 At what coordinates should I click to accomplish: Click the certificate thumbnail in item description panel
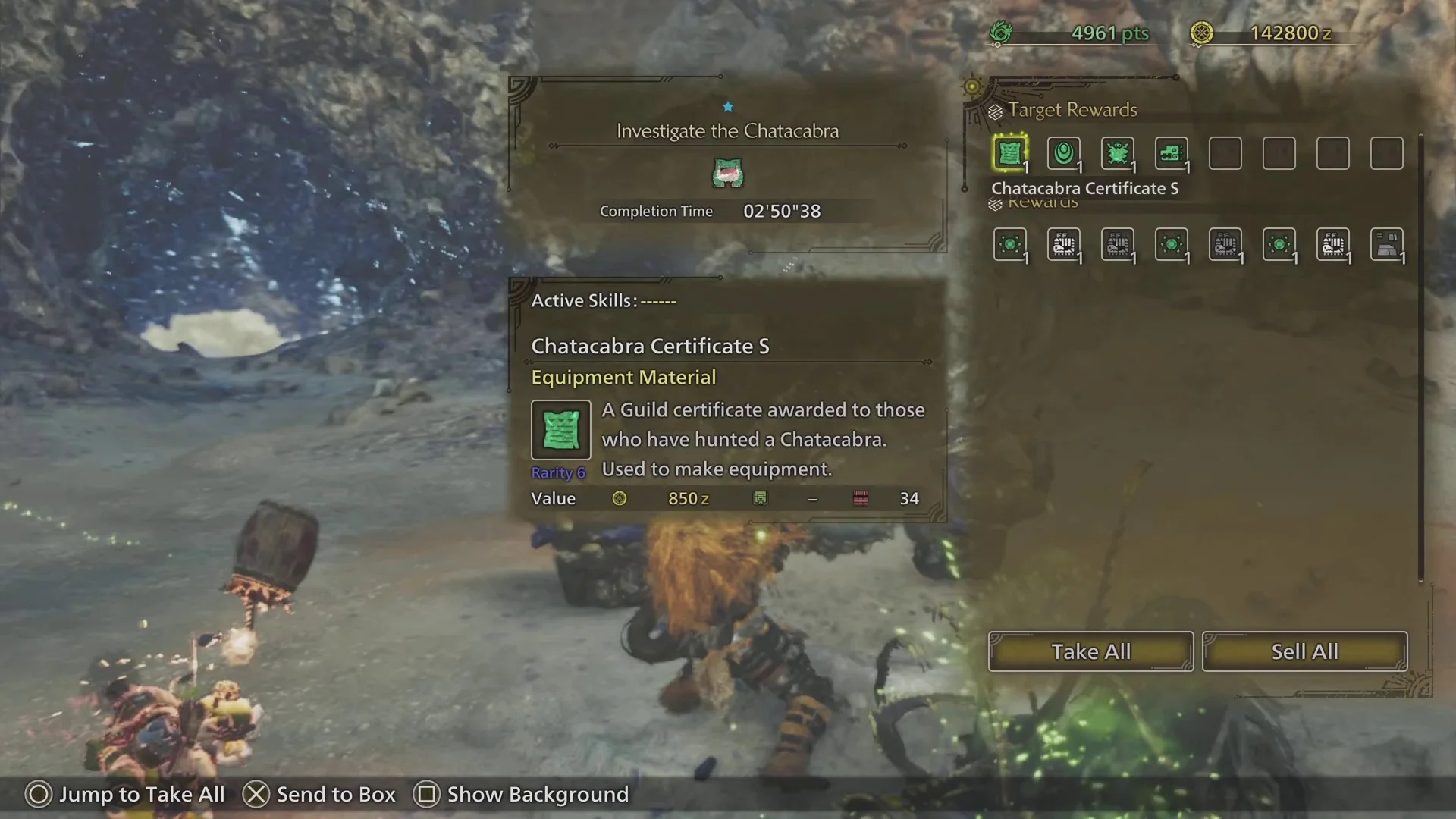coord(560,430)
